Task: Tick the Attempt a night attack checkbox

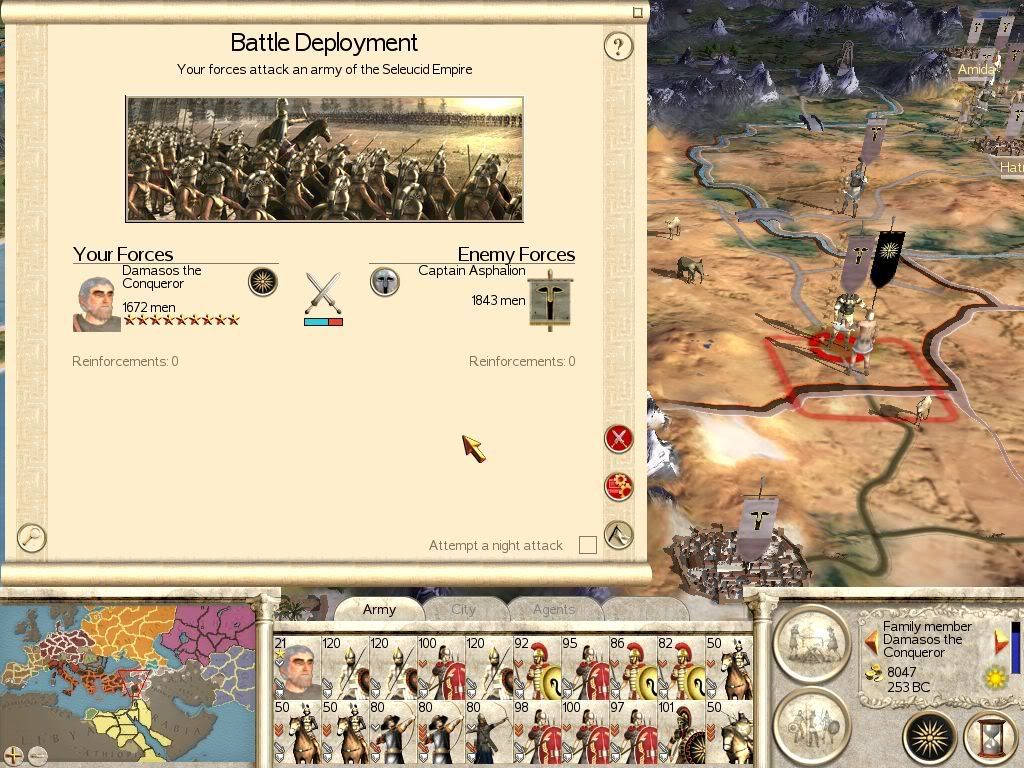Action: pos(588,545)
